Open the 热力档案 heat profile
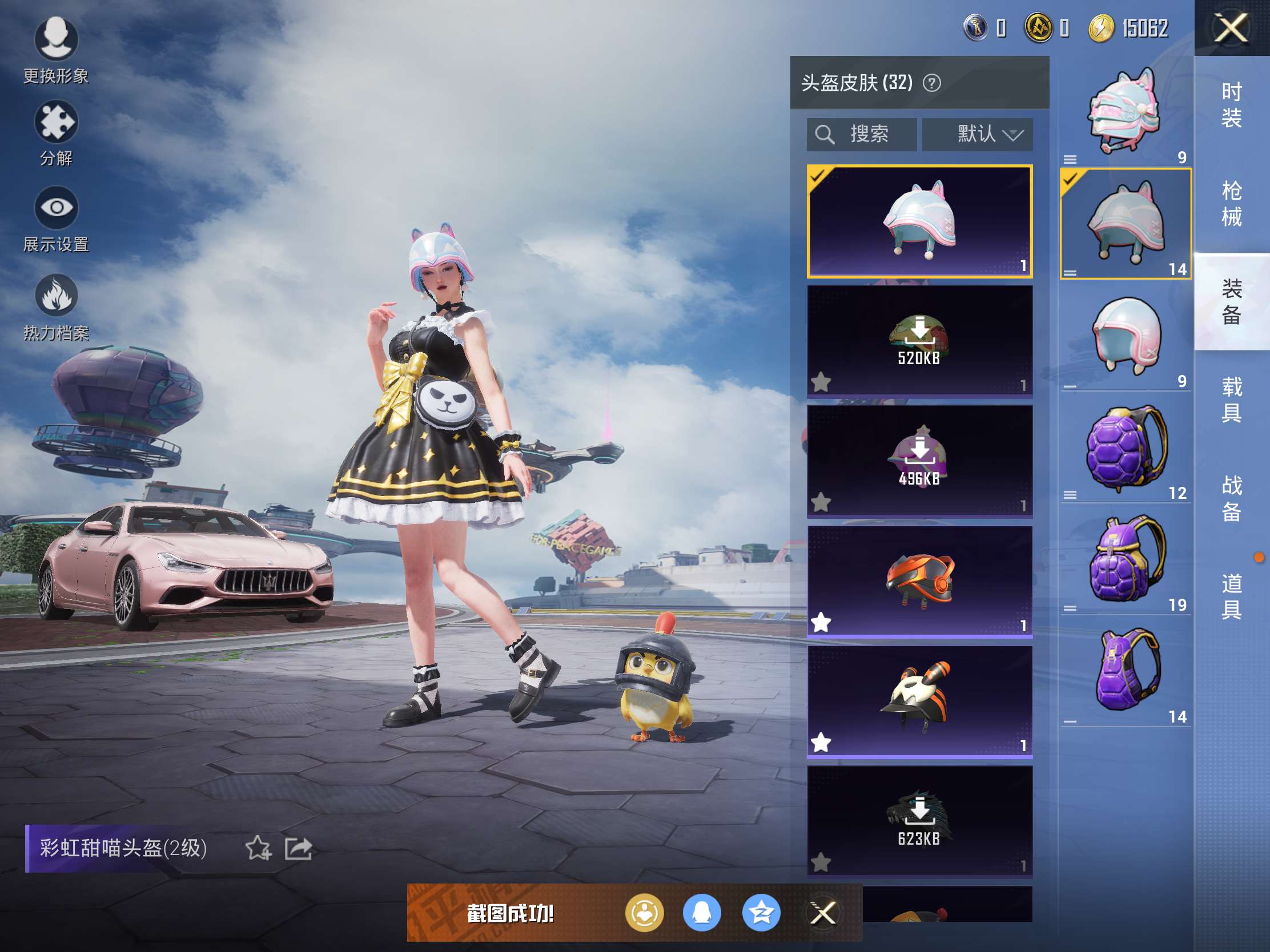Viewport: 1270px width, 952px height. pyautogui.click(x=56, y=307)
